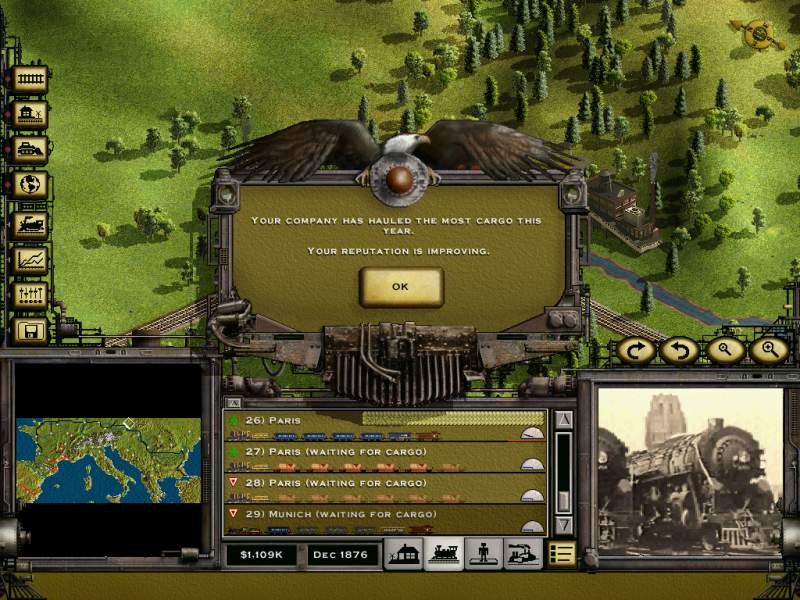Select train 27 Paris waiting for cargo
The height and width of the screenshot is (600, 800).
click(385, 457)
